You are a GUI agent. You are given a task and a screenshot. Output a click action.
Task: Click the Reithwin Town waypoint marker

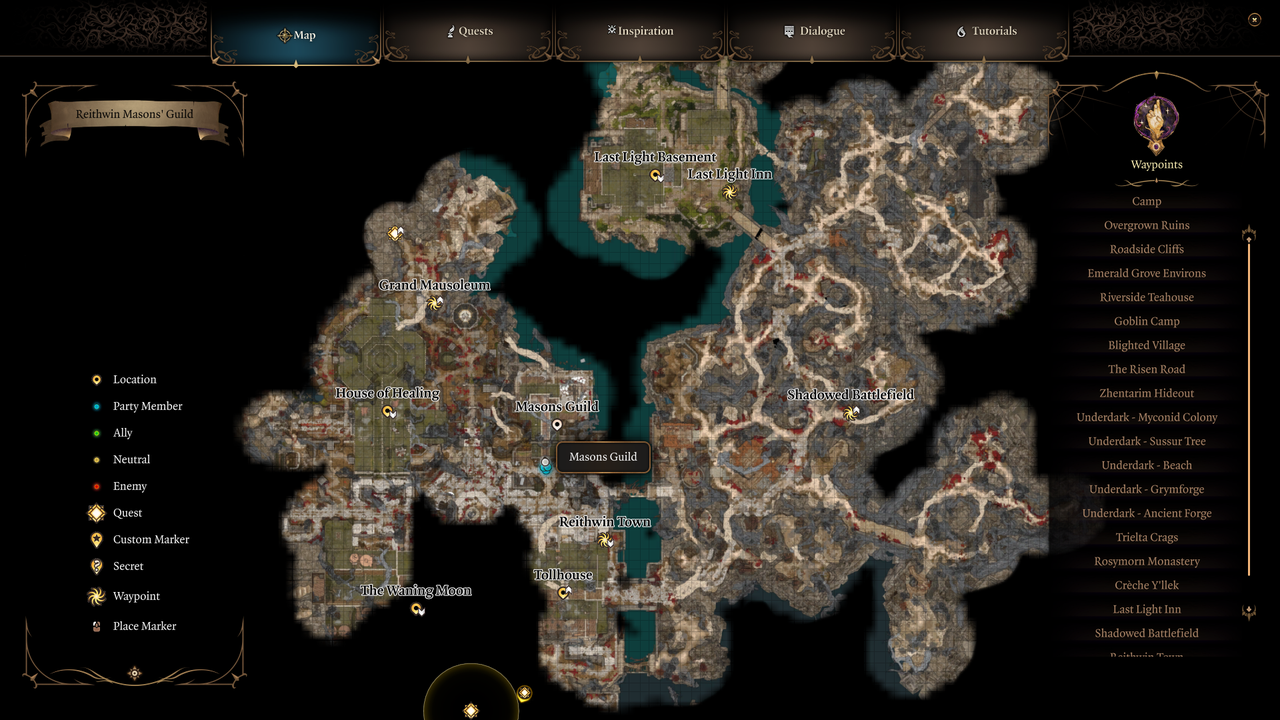[x=605, y=540]
